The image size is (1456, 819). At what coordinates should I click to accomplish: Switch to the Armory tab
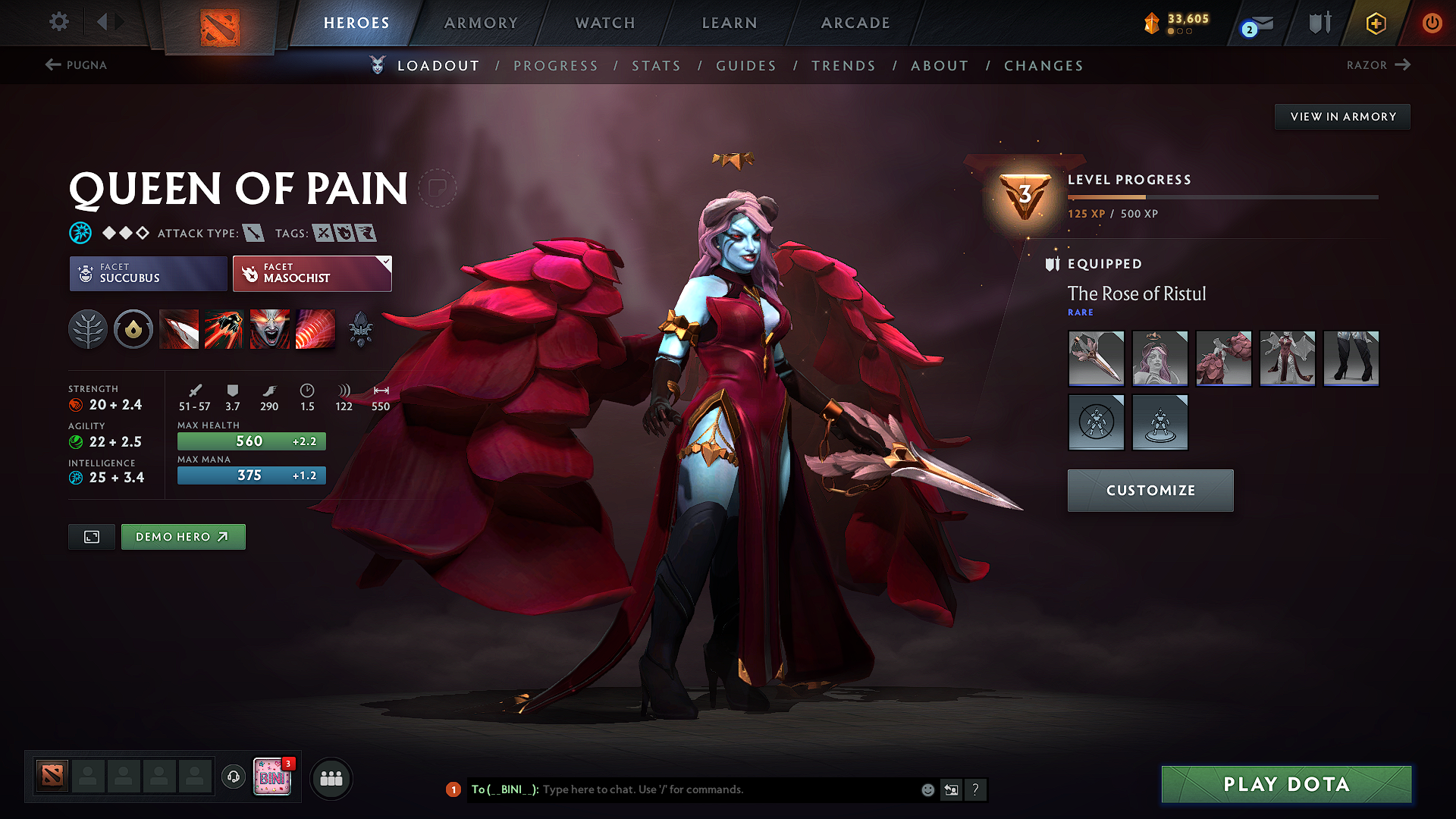tap(481, 23)
